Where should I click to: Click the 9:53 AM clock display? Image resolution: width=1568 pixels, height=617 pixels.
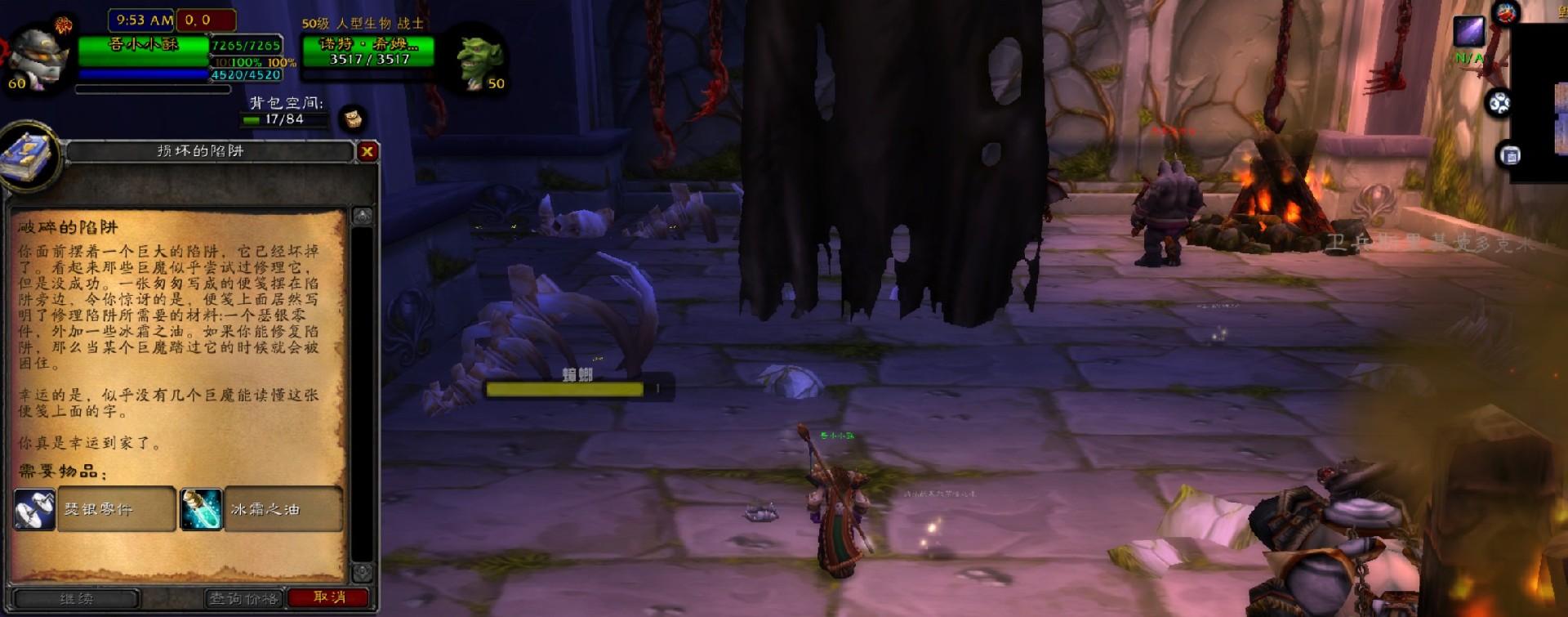144,20
